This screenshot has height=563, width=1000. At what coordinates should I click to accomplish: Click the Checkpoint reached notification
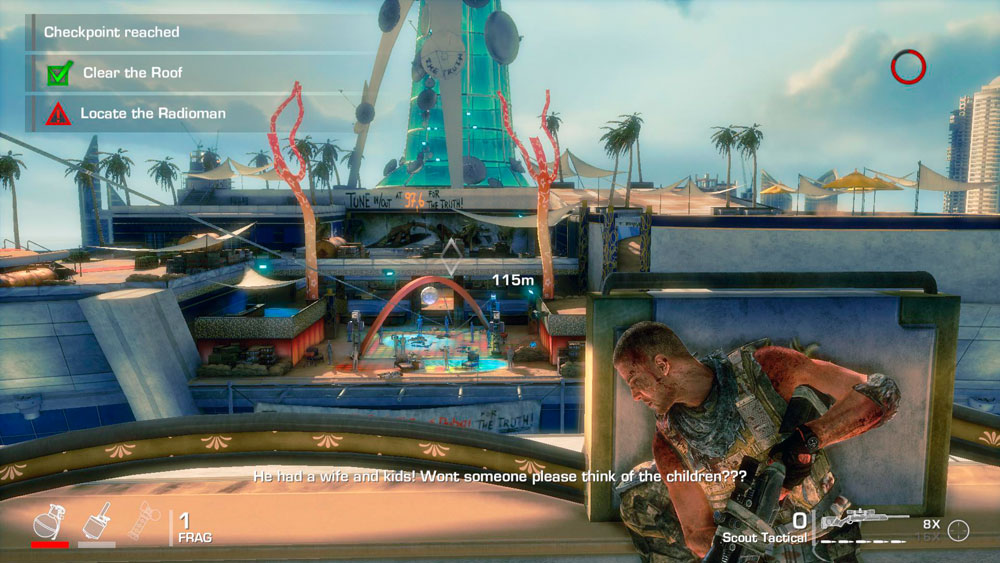pyautogui.click(x=111, y=32)
